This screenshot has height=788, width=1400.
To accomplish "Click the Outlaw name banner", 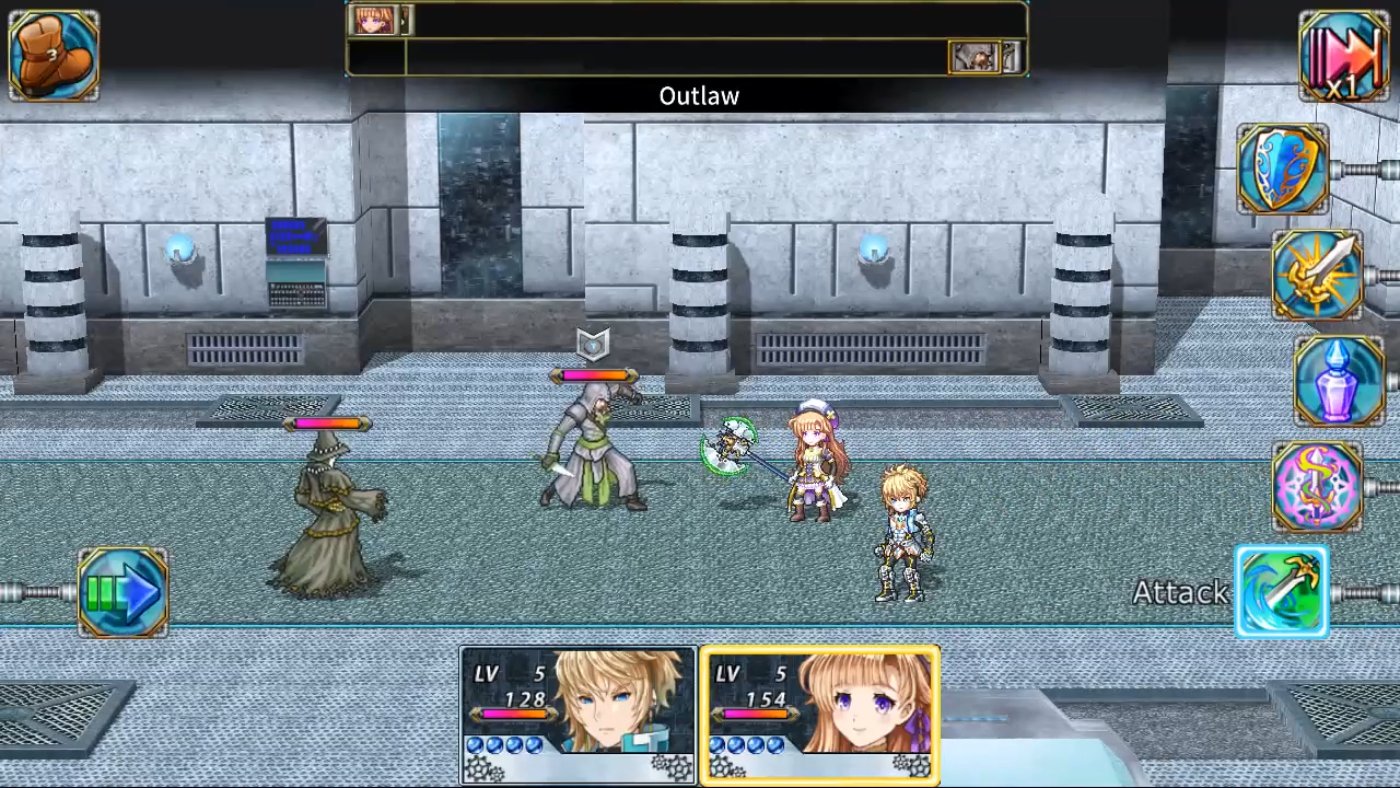I will click(698, 96).
